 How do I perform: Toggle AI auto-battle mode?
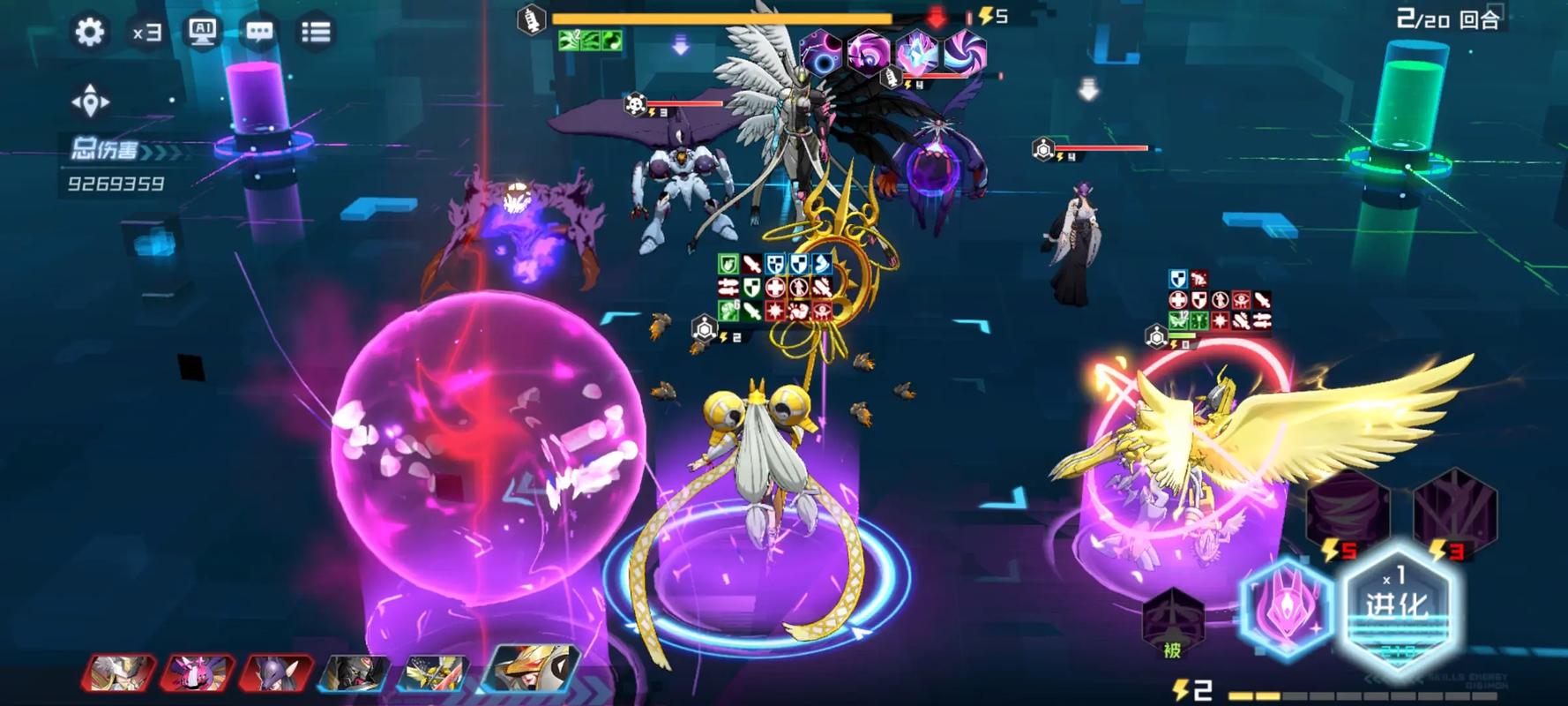tap(203, 33)
